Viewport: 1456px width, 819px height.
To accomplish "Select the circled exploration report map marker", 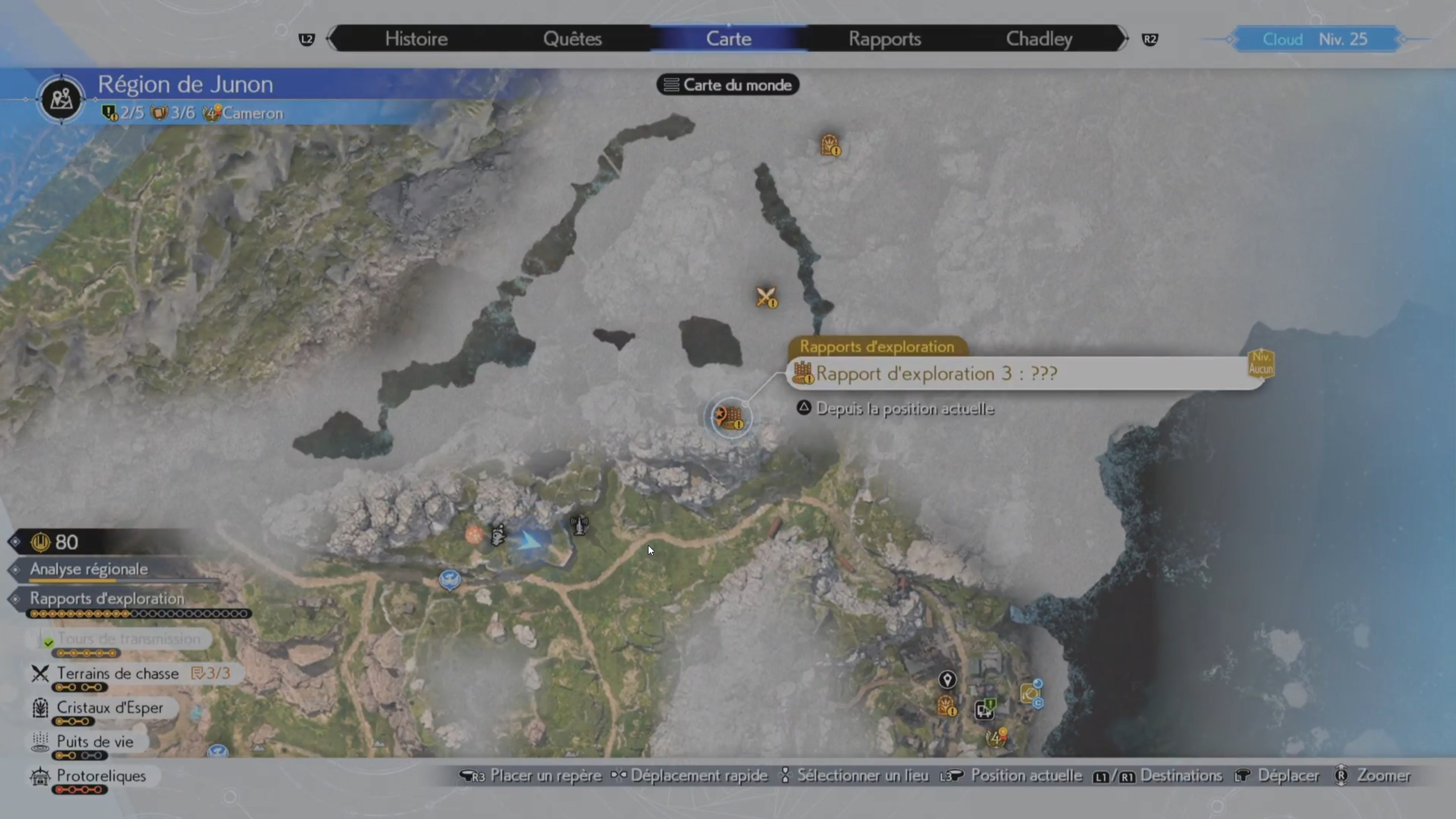I will point(731,418).
